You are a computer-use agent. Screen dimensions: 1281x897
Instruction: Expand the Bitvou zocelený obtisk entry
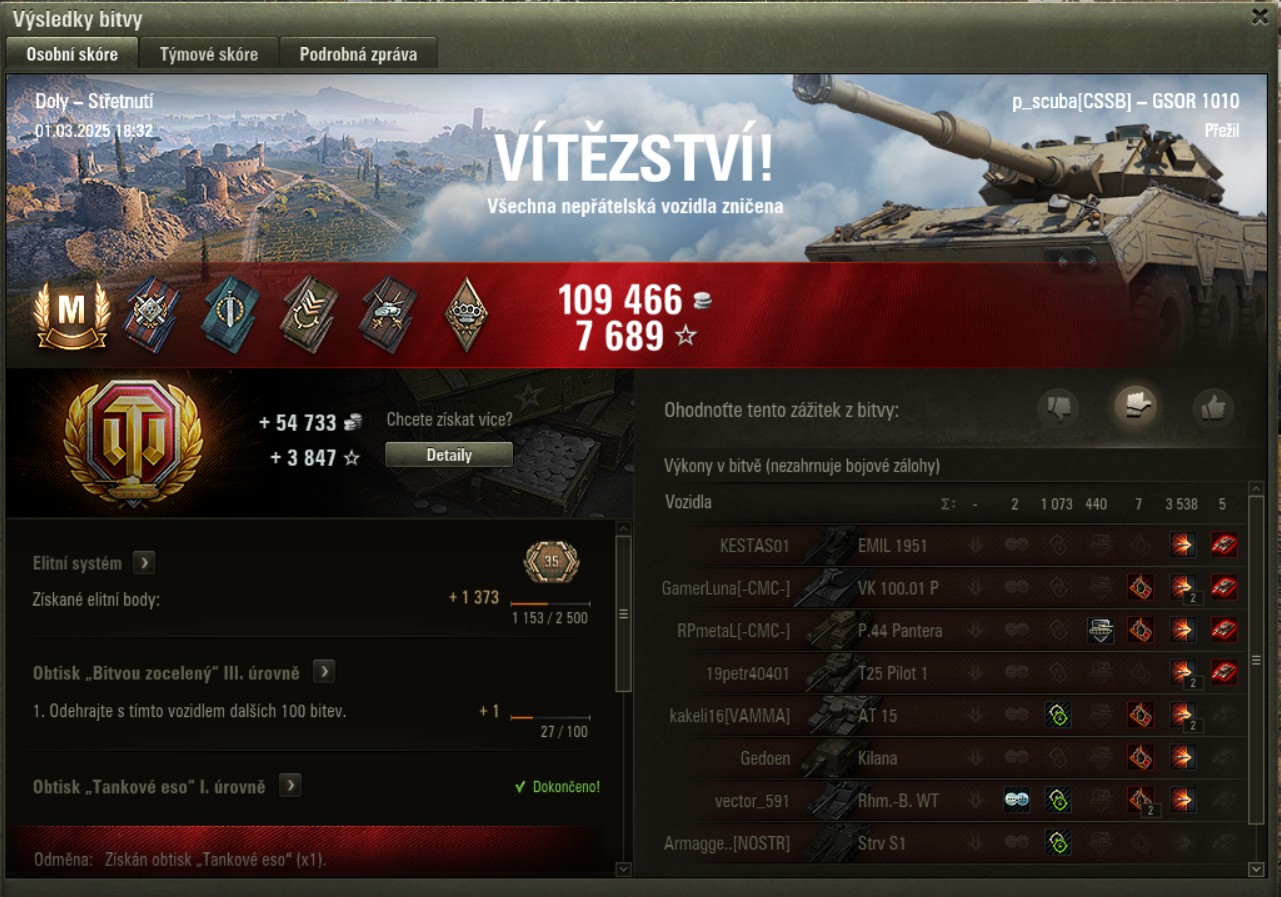click(323, 672)
